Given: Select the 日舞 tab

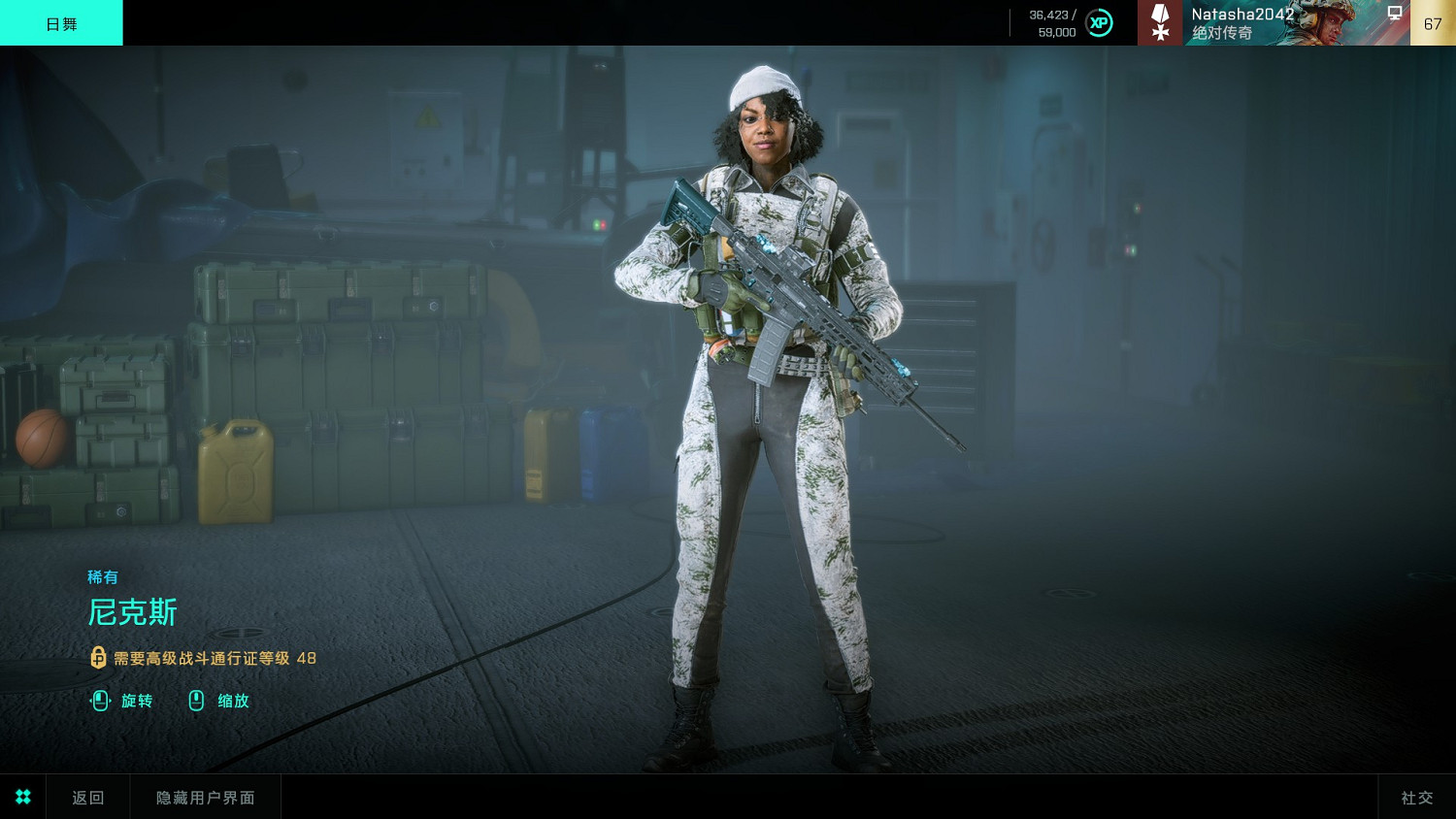Looking at the screenshot, I should click(61, 23).
